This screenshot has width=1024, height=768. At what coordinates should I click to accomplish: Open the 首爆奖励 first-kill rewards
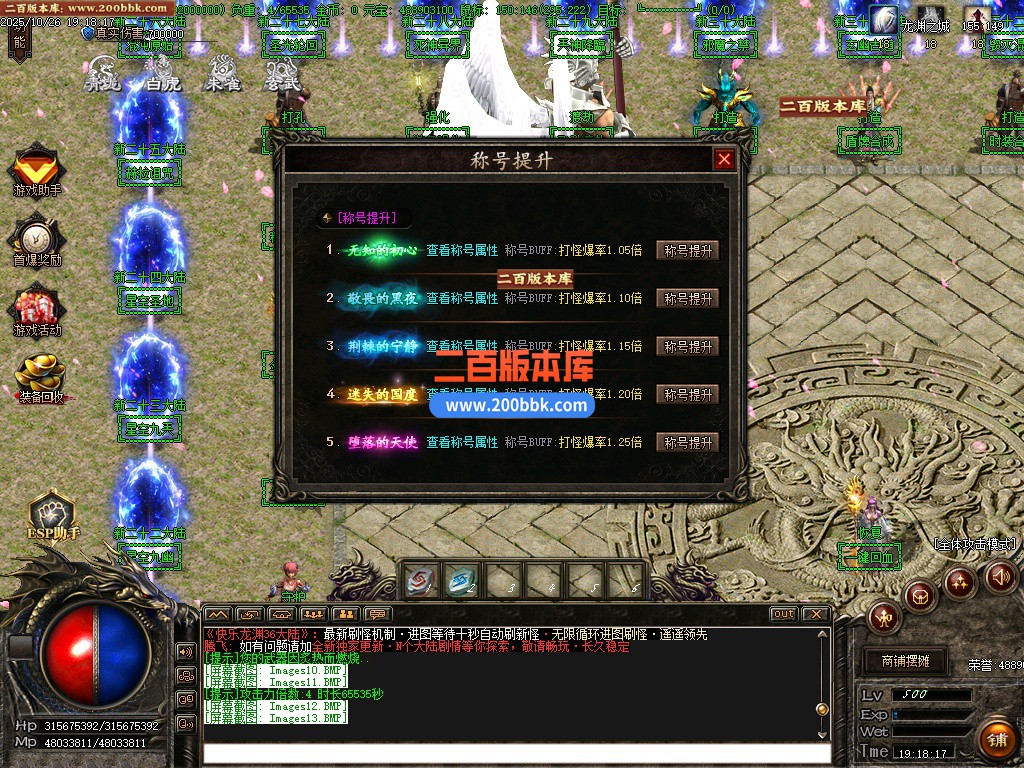point(37,240)
